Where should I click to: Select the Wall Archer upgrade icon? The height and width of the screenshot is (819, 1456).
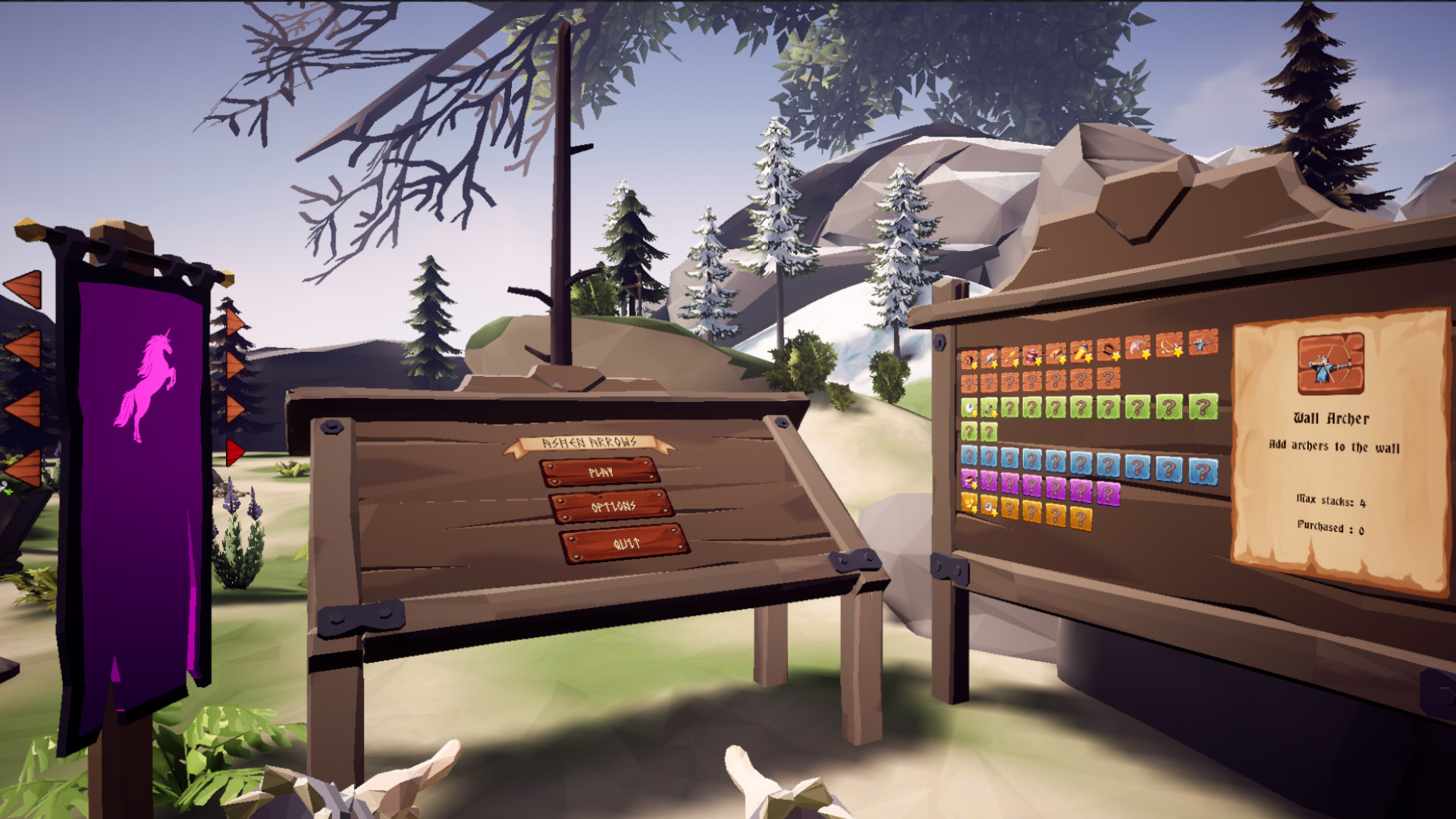(x=1202, y=342)
